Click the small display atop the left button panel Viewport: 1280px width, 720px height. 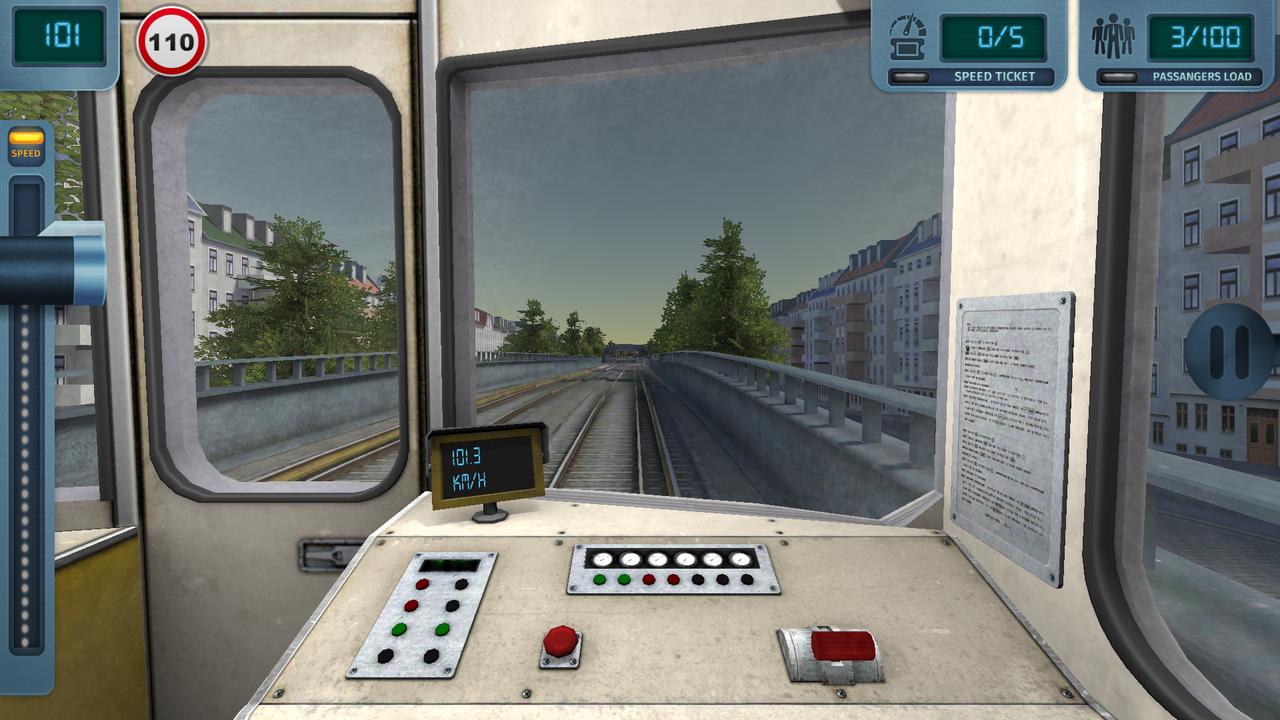pyautogui.click(x=452, y=564)
